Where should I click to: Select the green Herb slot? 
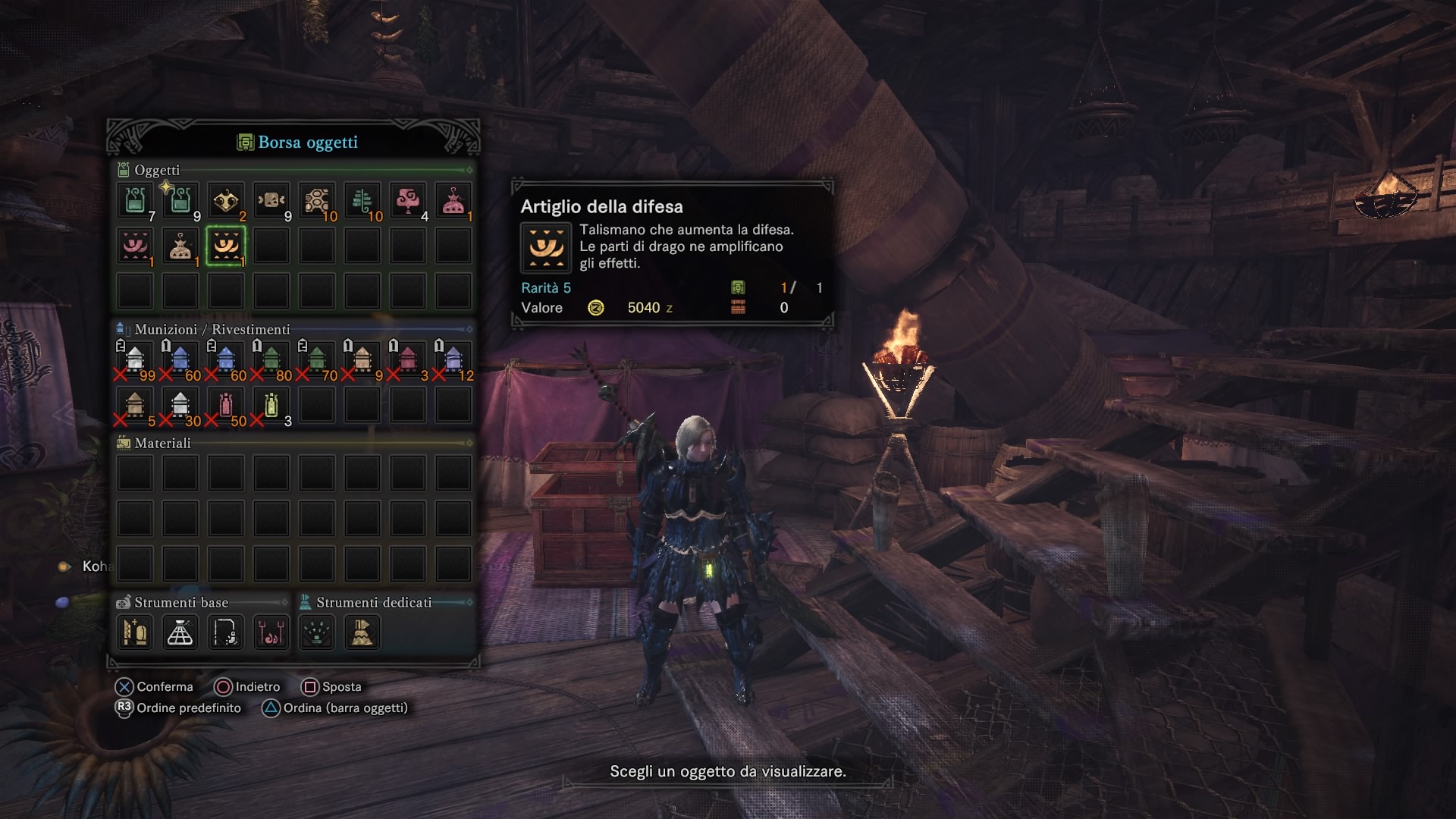362,201
